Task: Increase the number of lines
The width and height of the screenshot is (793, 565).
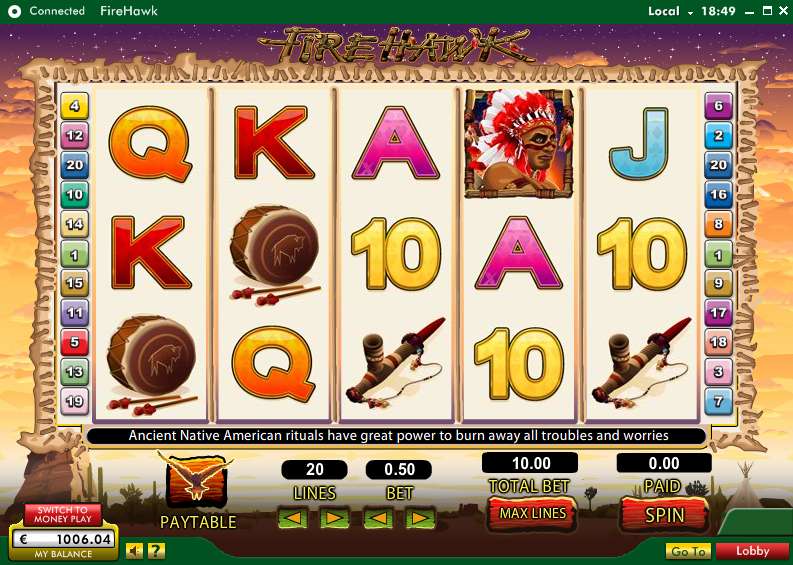Action: click(334, 518)
